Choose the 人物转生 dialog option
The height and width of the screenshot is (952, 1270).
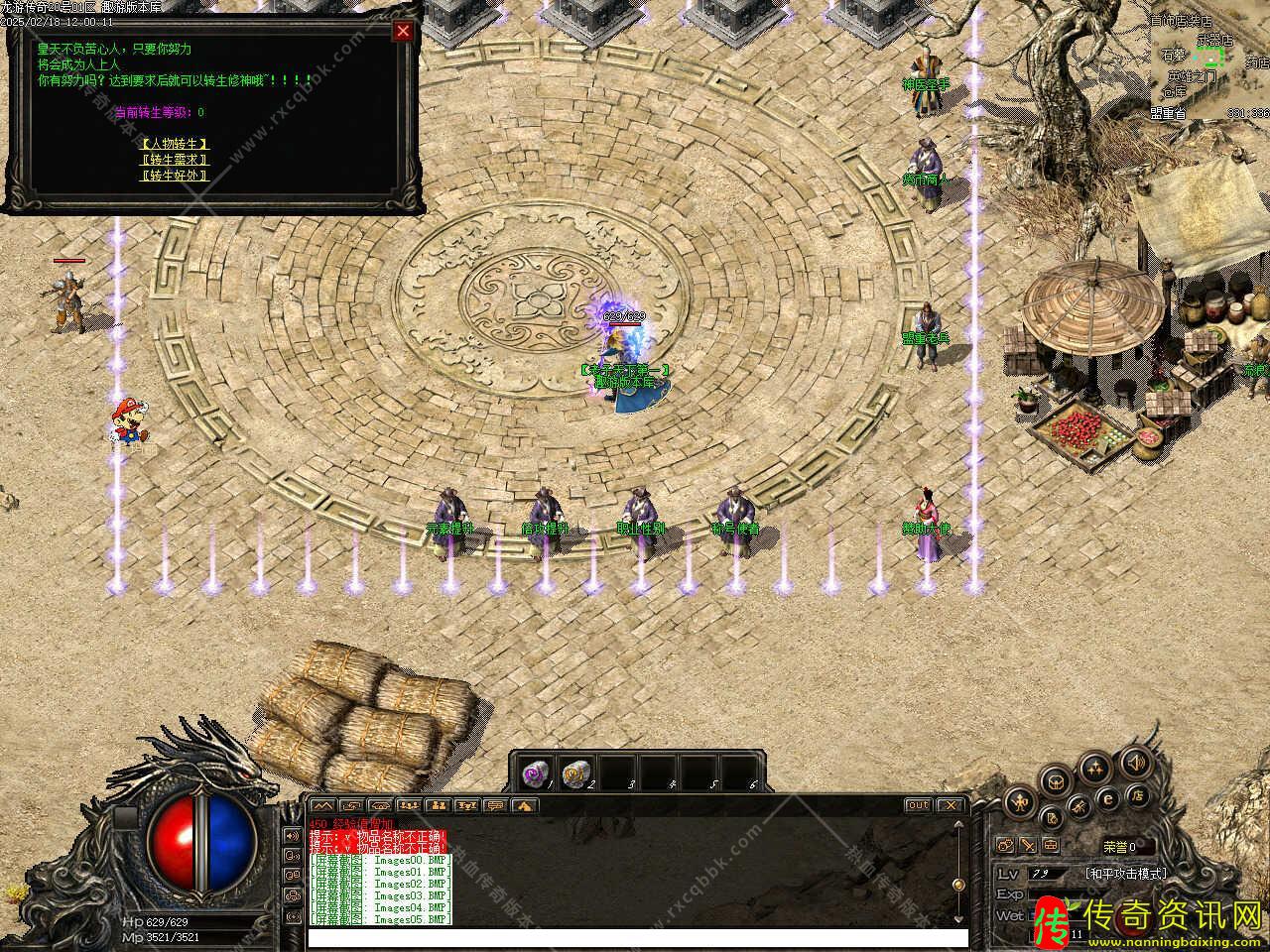click(x=175, y=144)
